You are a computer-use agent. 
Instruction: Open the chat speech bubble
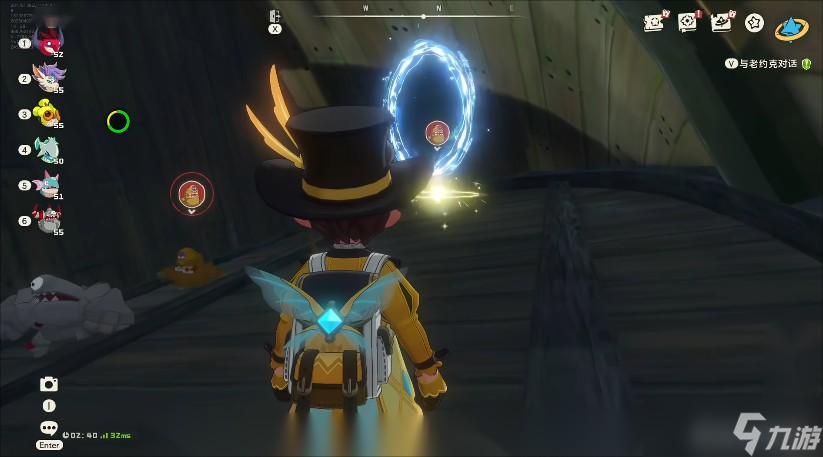click(x=48, y=427)
